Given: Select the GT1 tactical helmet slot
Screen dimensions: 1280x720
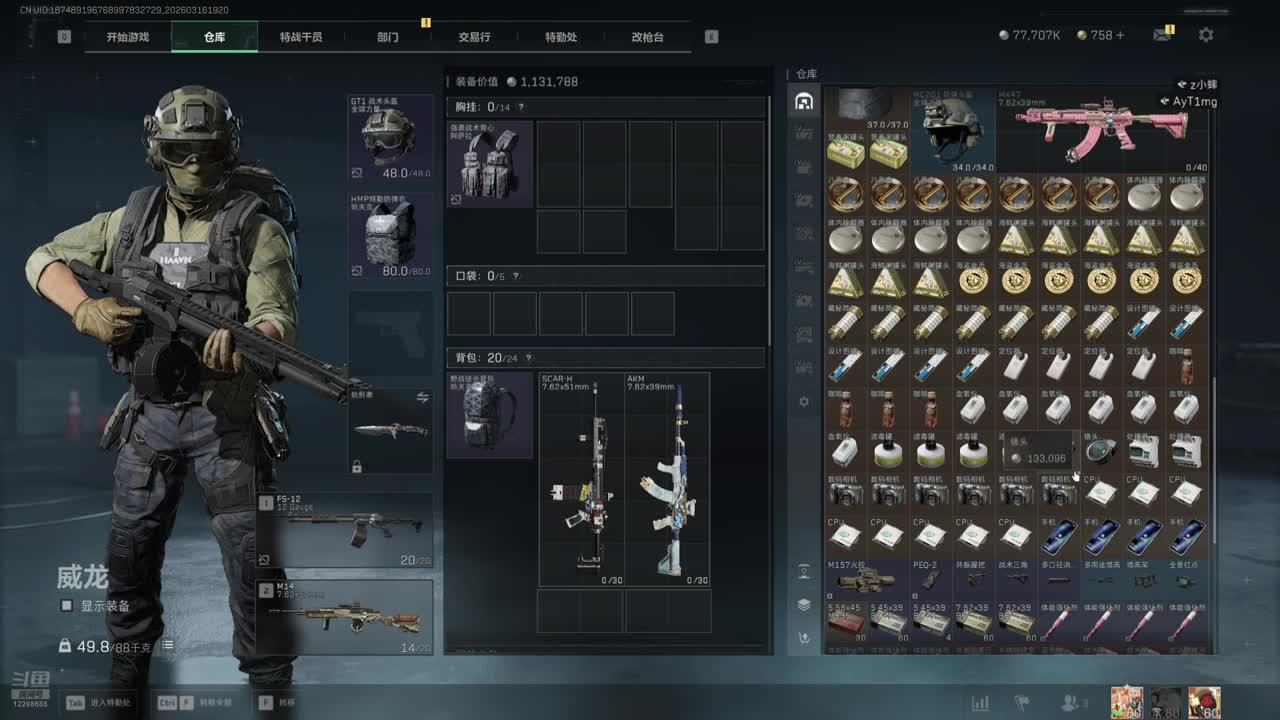Looking at the screenshot, I should (390, 137).
